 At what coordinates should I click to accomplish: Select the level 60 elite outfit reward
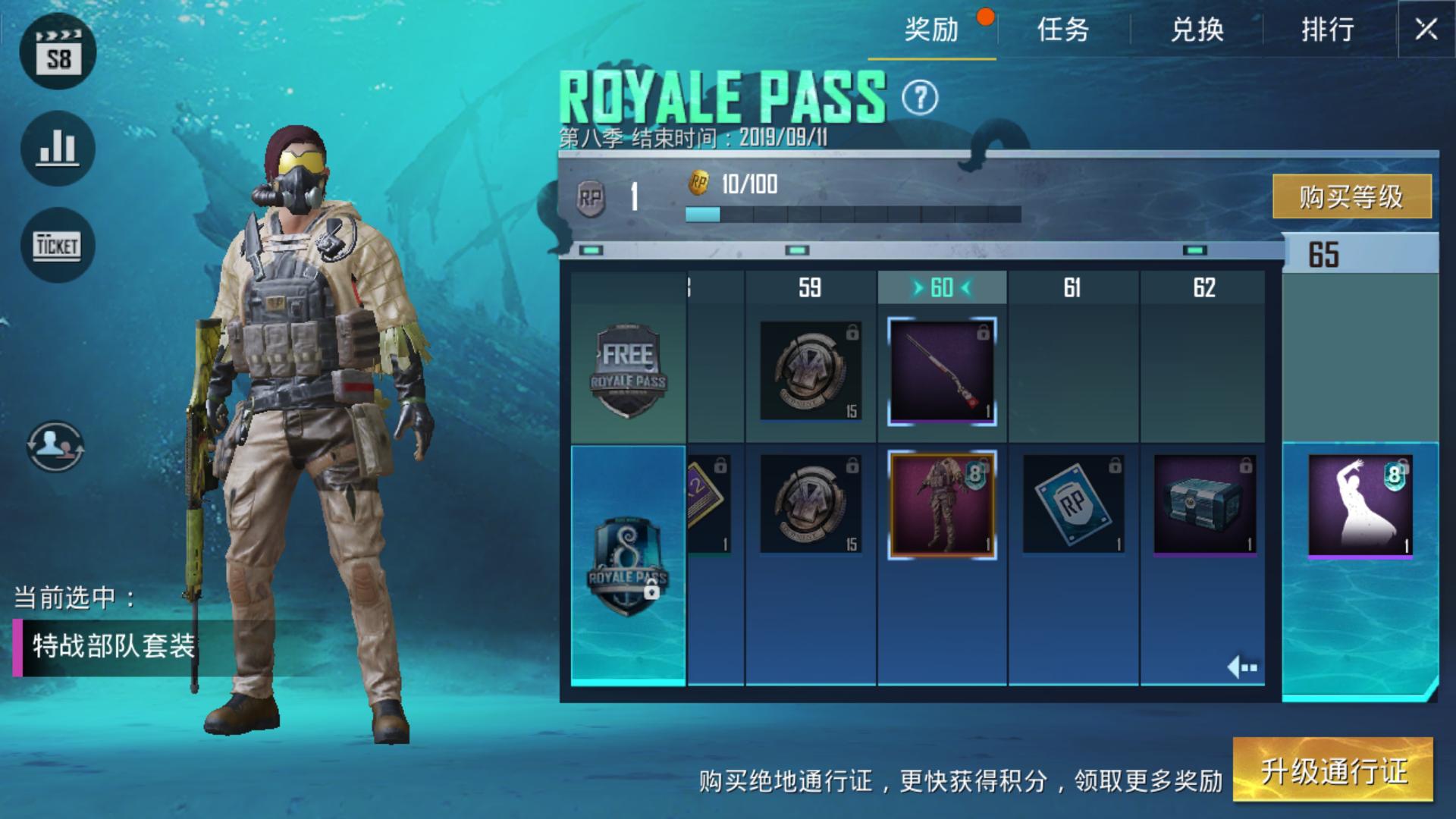pos(942,505)
